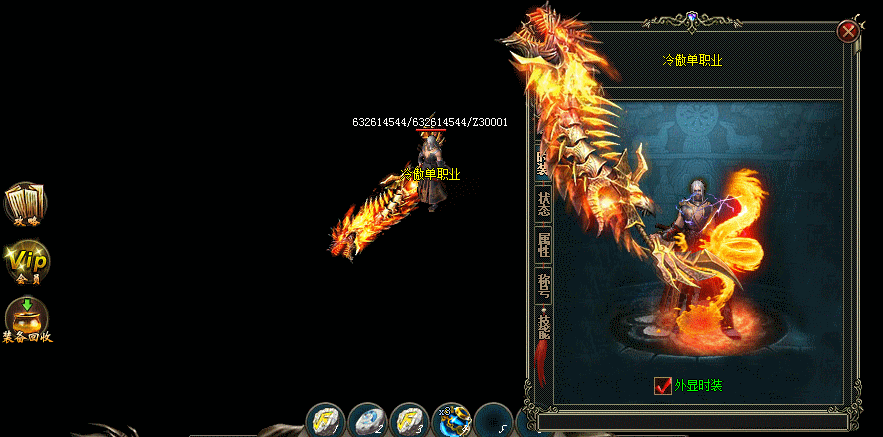This screenshot has height=437, width=883.
Task: Use the rune stone in hotbar slot 1
Action: [x=324, y=420]
